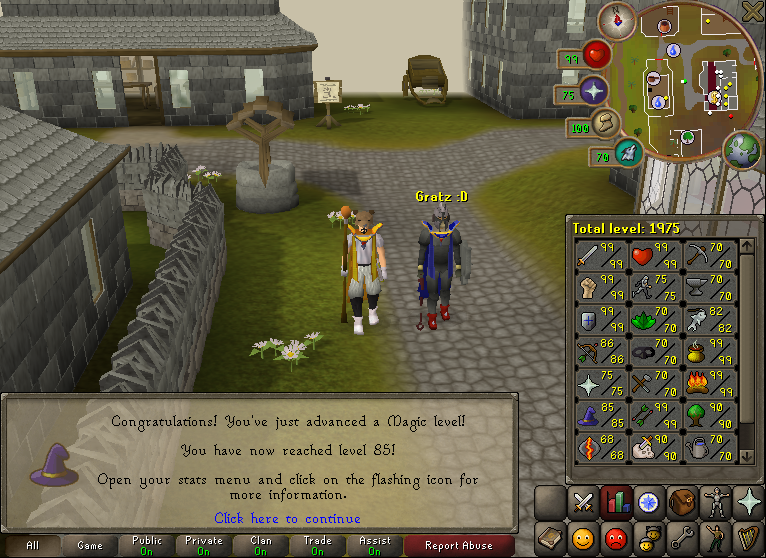Viewport: 766px width, 558px height.
Task: Toggle the Private chat filter
Action: [x=204, y=546]
